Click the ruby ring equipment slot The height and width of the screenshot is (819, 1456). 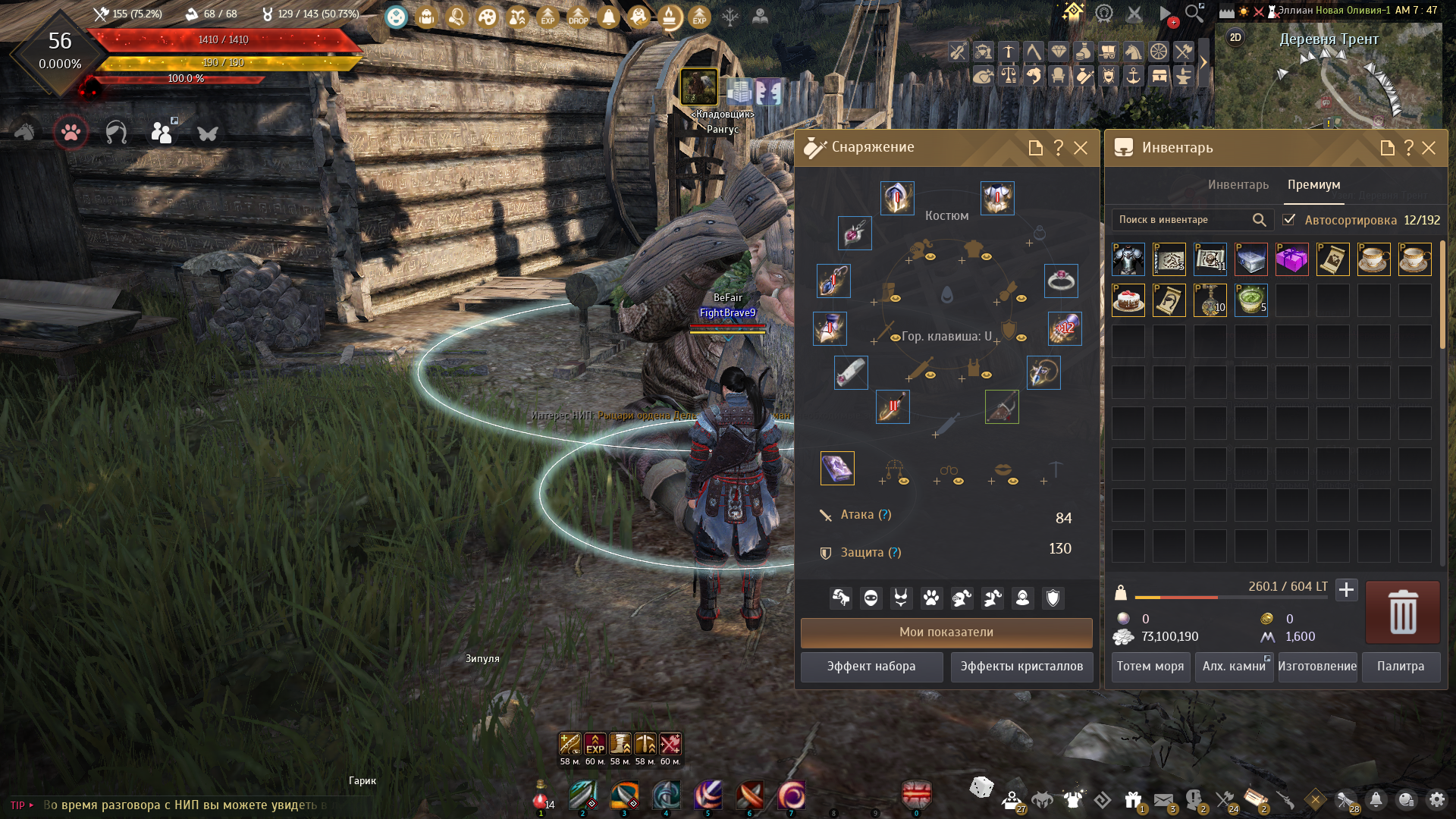pyautogui.click(x=1060, y=281)
